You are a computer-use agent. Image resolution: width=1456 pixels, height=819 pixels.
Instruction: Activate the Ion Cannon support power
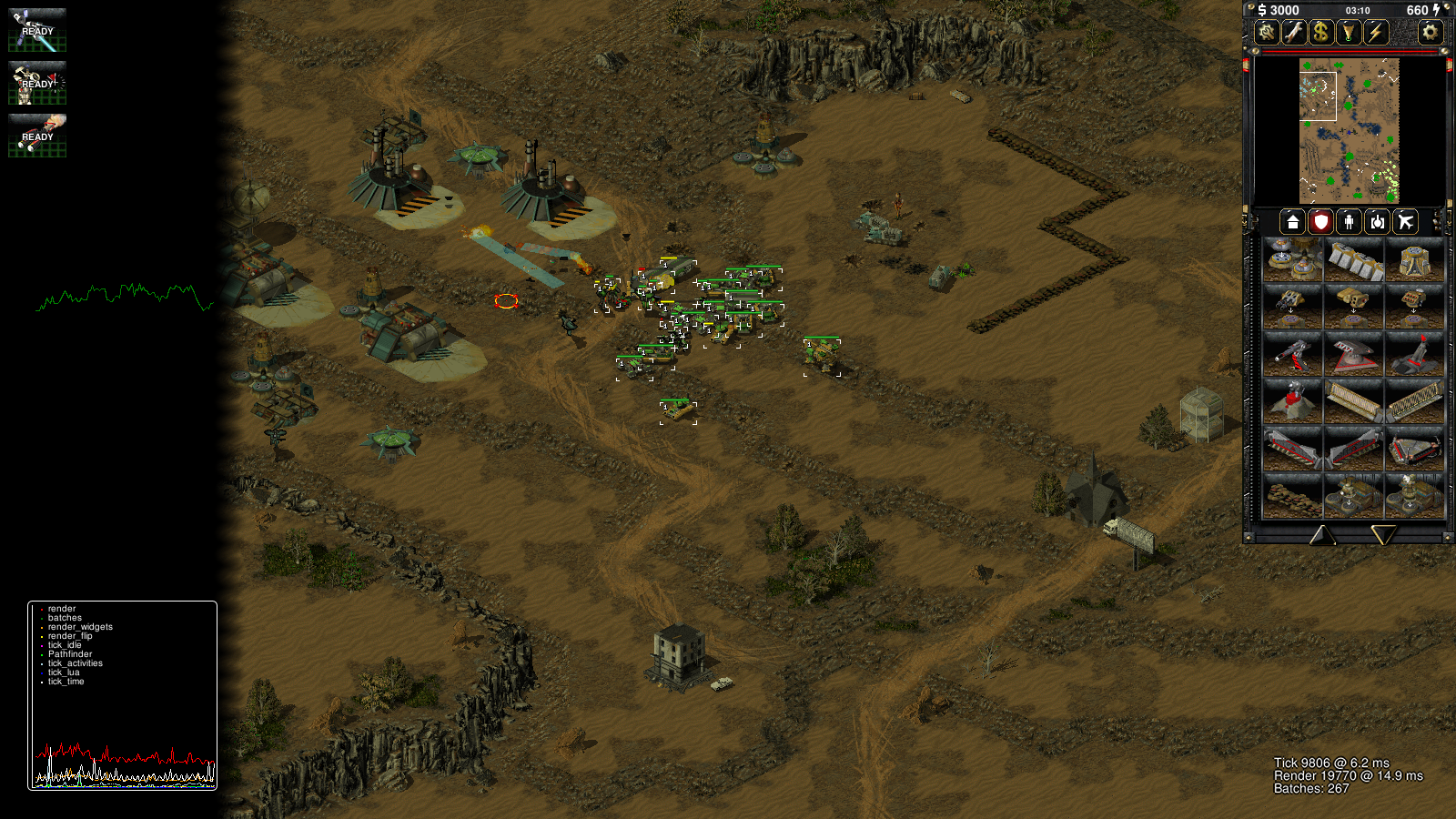coord(37,30)
